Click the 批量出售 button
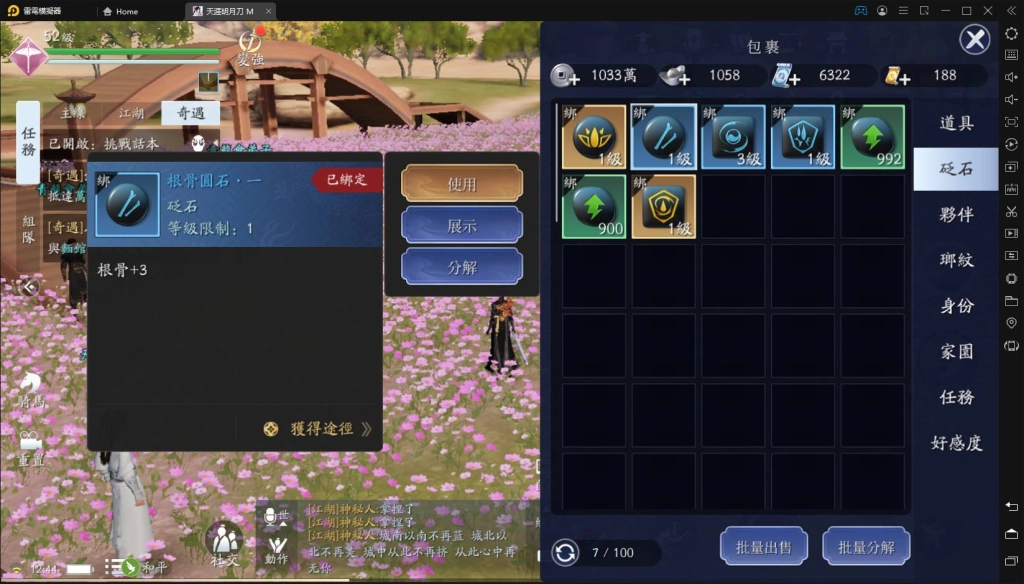 tap(764, 547)
